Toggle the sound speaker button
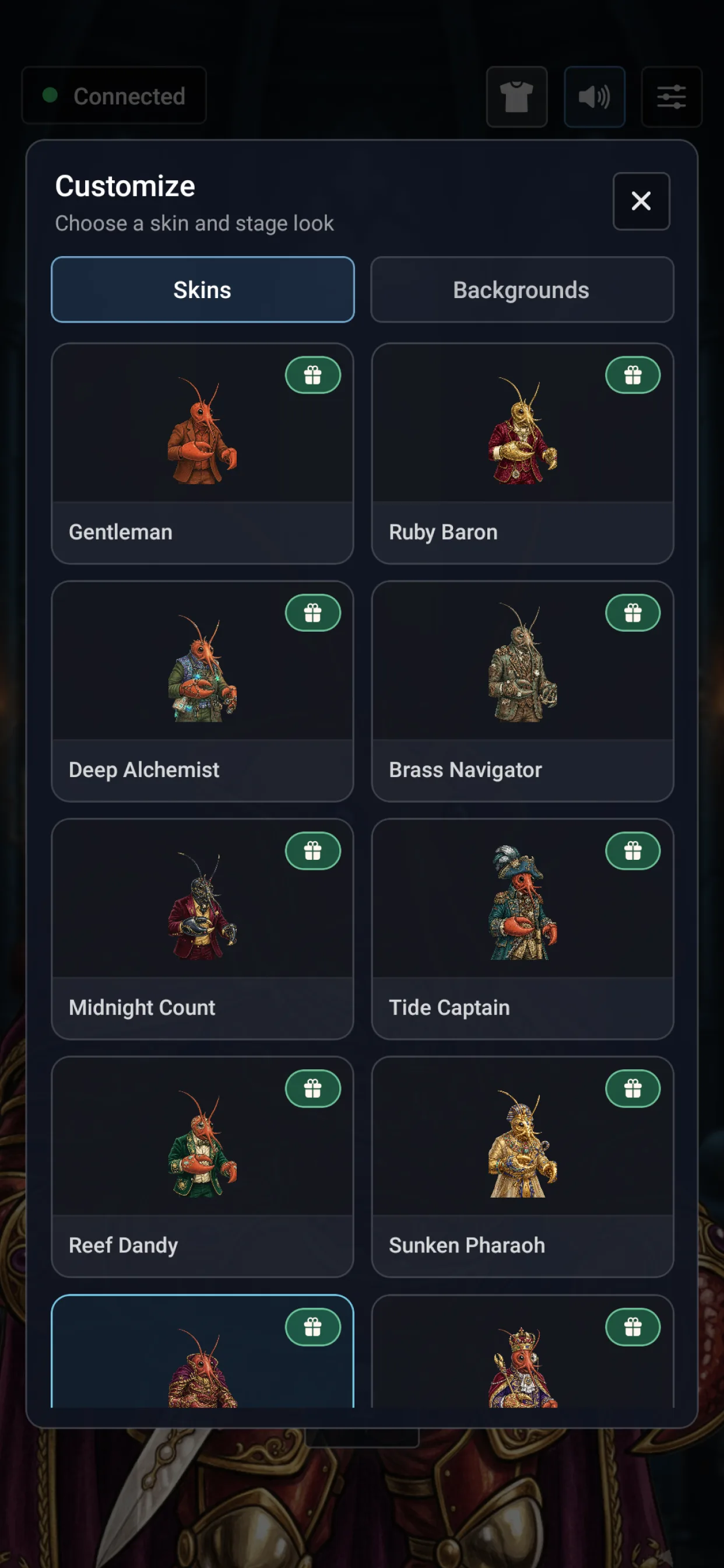The width and height of the screenshot is (724, 1568). point(595,97)
